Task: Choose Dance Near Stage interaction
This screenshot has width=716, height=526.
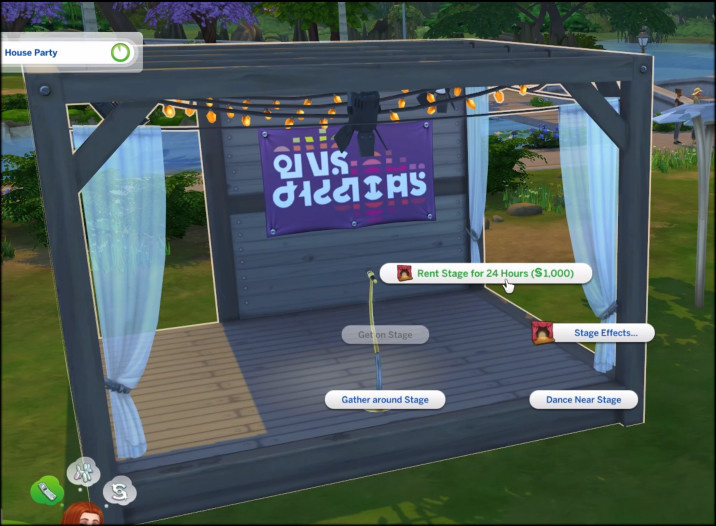Action: 583,399
